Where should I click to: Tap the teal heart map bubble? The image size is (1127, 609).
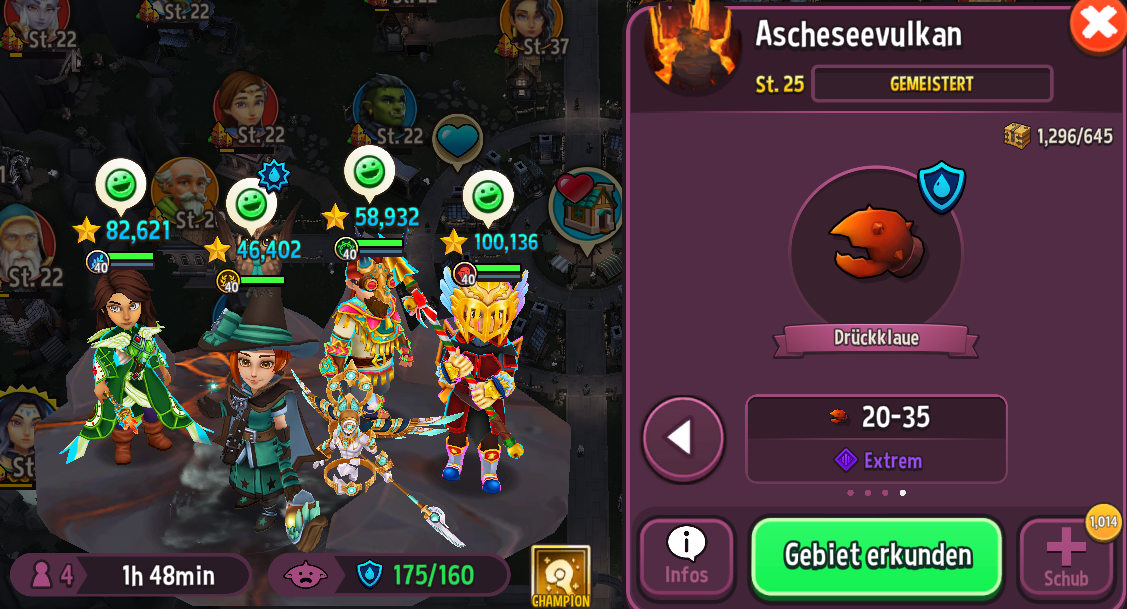[457, 138]
